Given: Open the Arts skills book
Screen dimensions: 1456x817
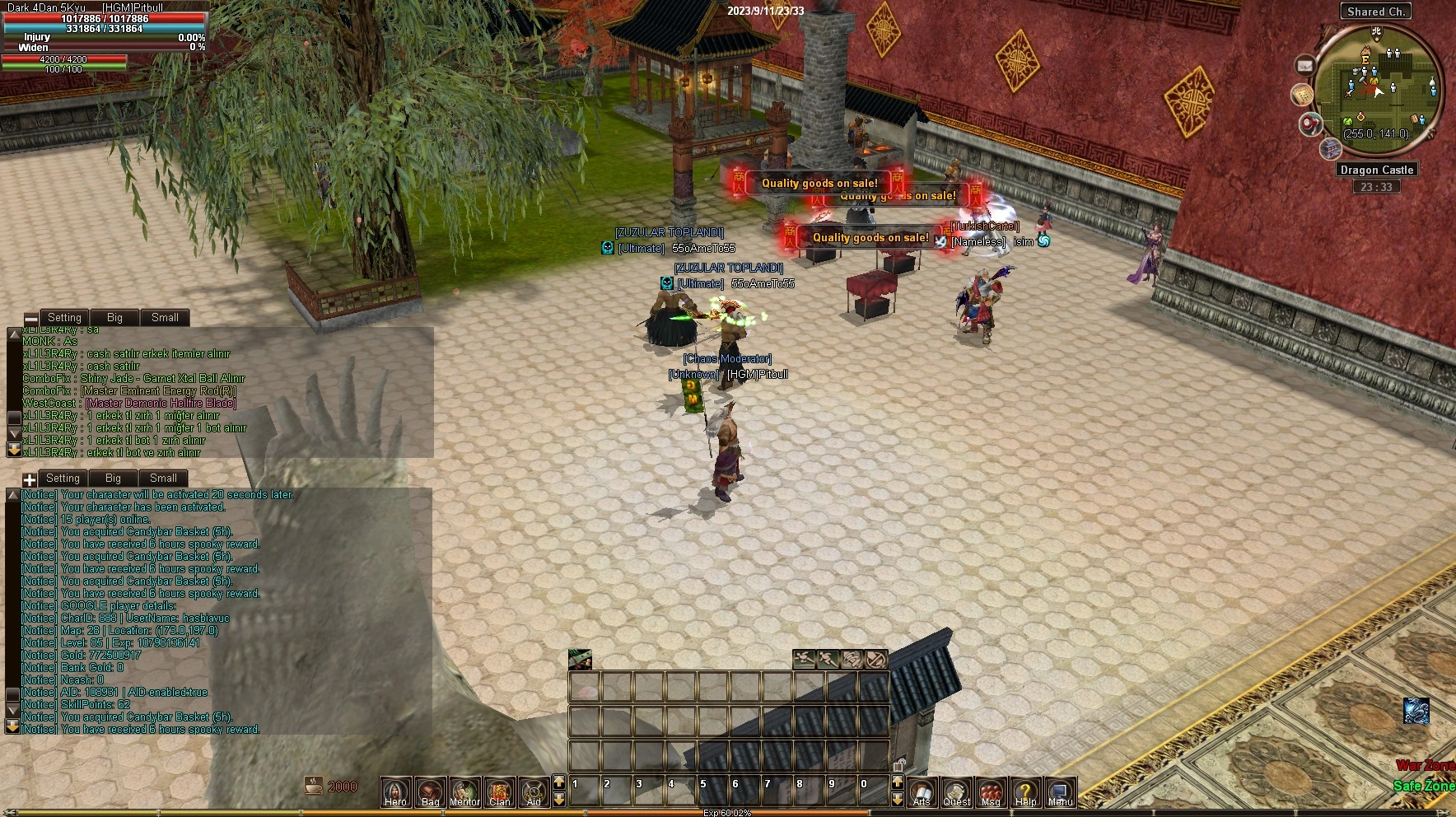Looking at the screenshot, I should pos(922,791).
